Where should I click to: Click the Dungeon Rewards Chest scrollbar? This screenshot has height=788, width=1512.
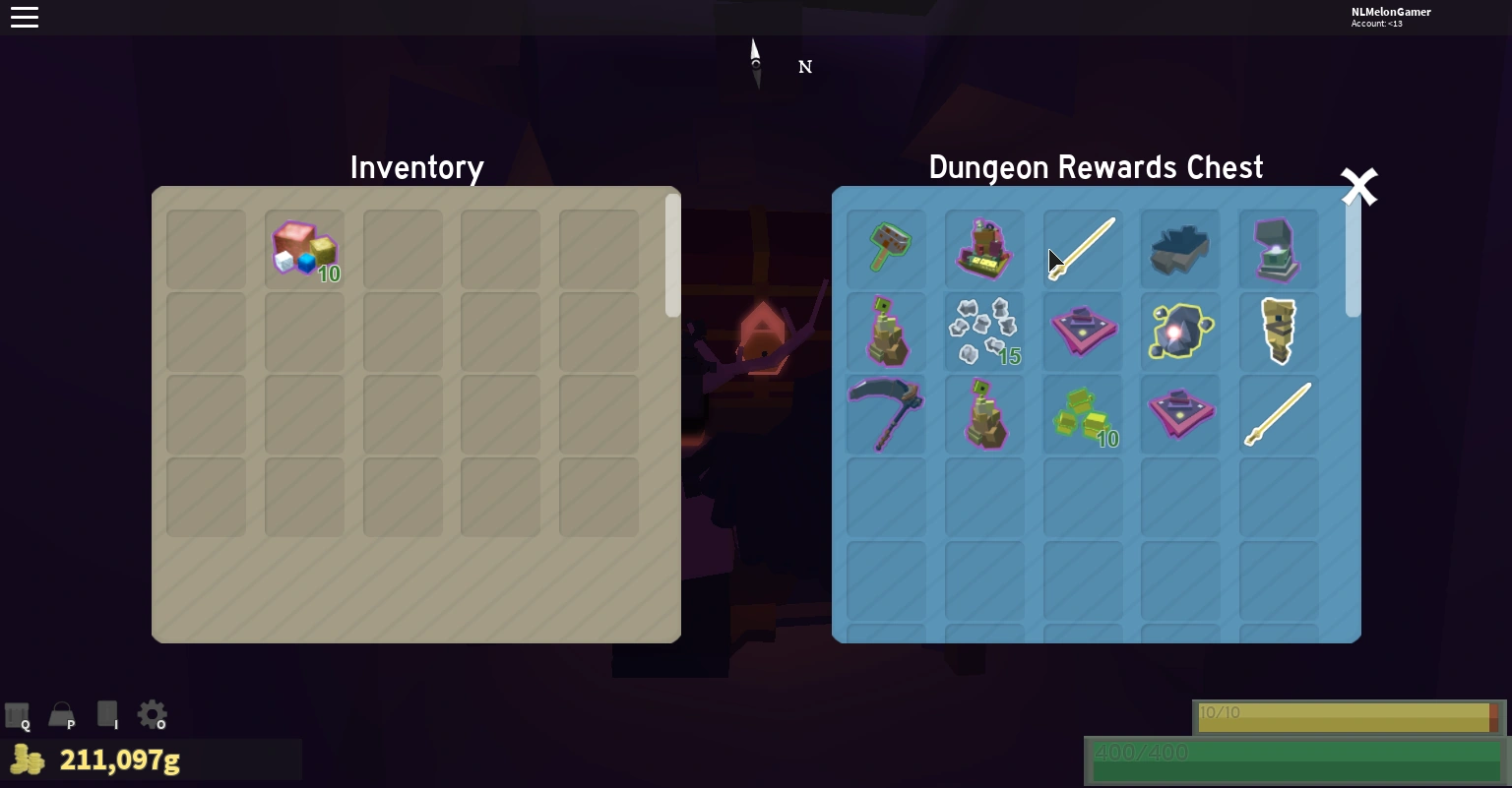(x=1353, y=256)
